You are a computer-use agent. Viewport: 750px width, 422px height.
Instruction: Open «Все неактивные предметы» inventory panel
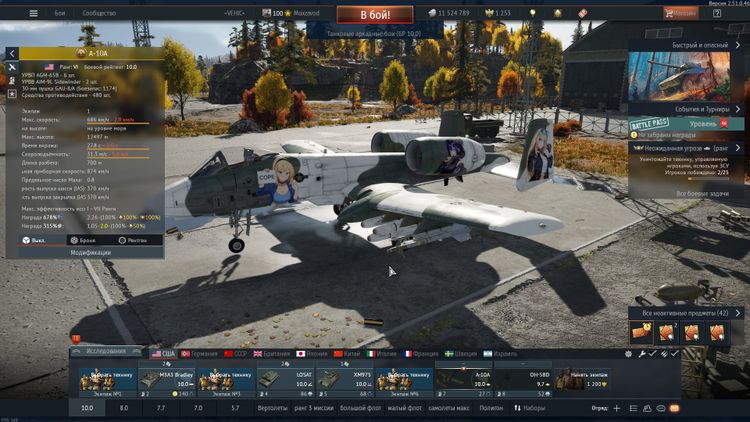(x=684, y=313)
